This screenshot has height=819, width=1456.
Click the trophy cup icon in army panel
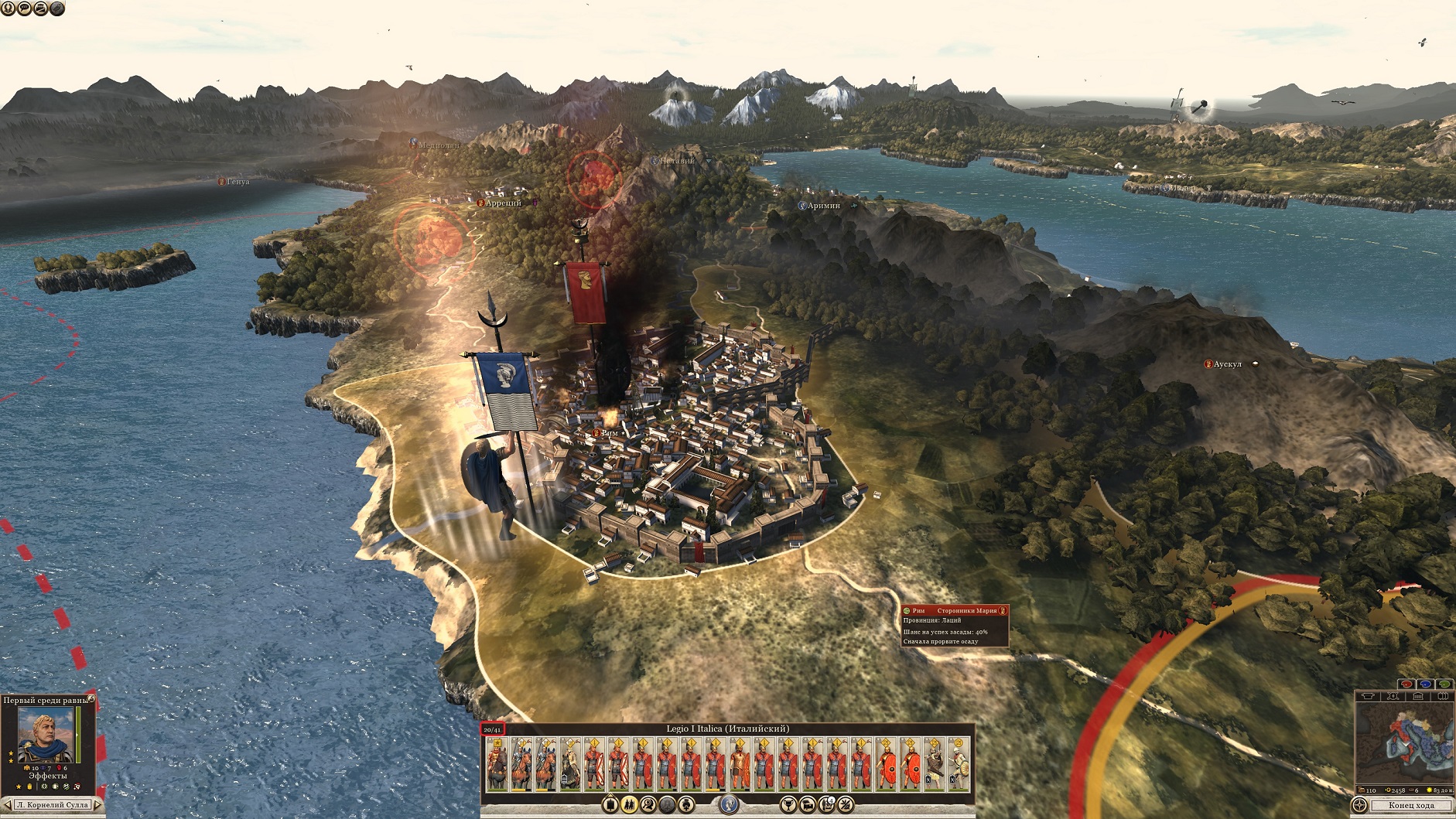[x=788, y=805]
